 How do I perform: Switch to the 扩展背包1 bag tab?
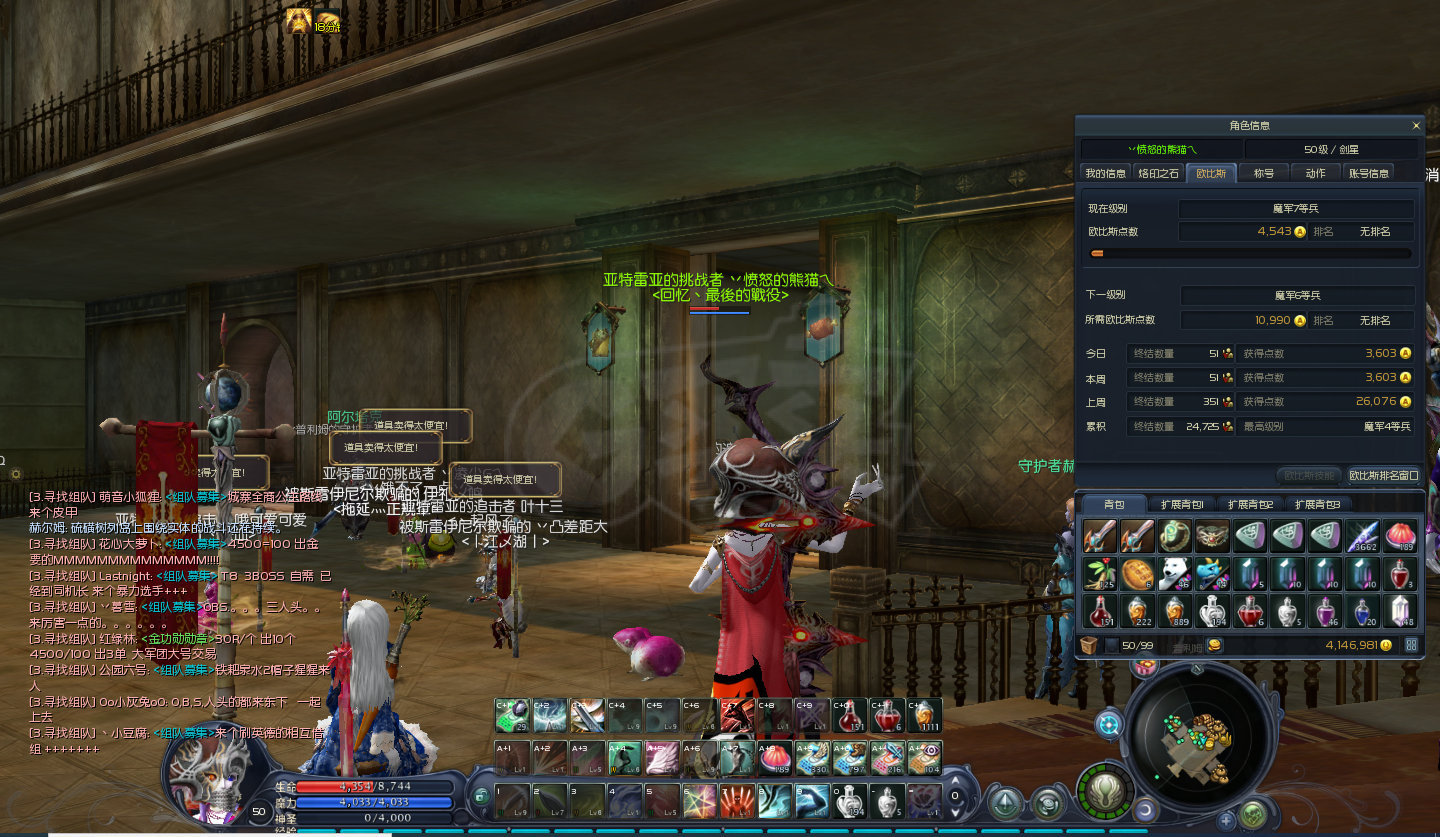coord(1181,504)
